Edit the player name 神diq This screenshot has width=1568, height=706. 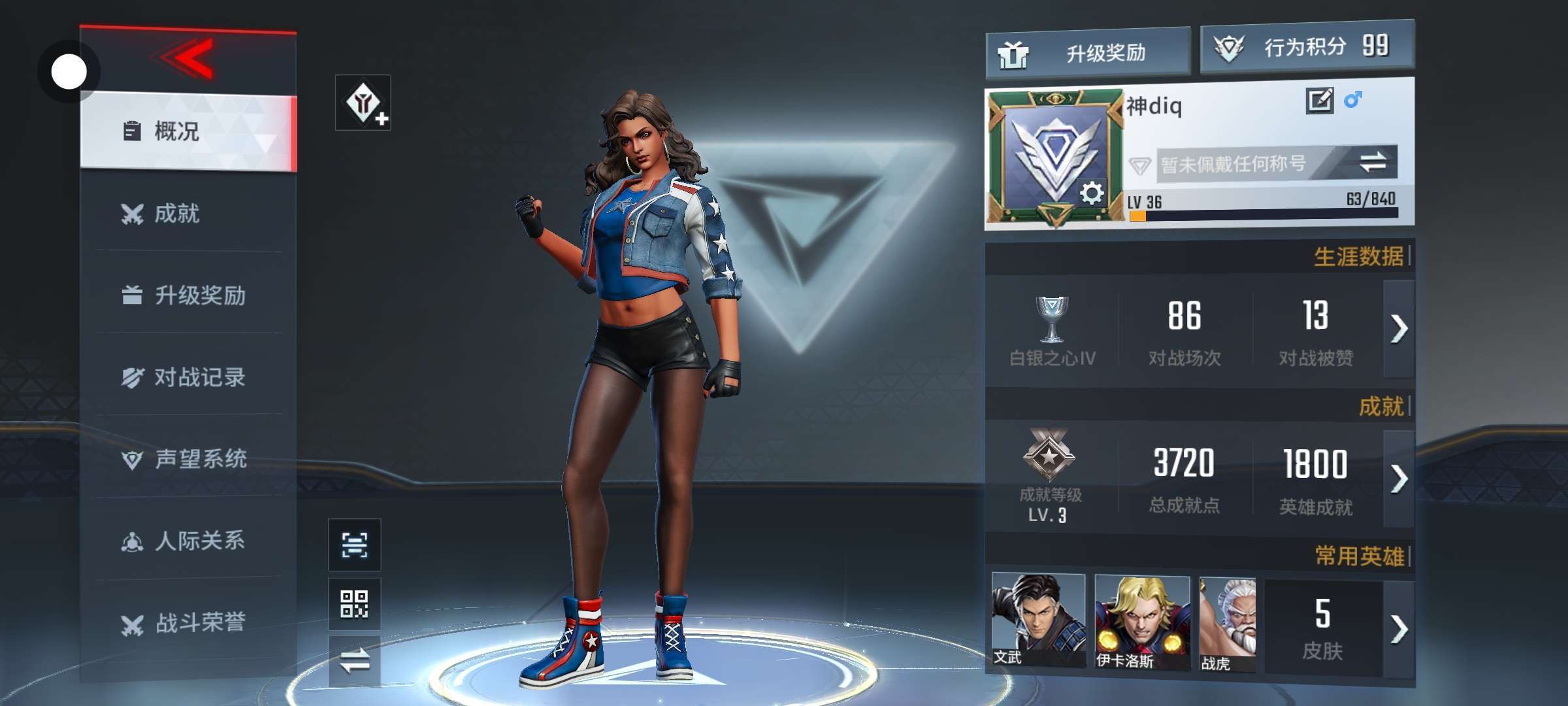pyautogui.click(x=1319, y=101)
